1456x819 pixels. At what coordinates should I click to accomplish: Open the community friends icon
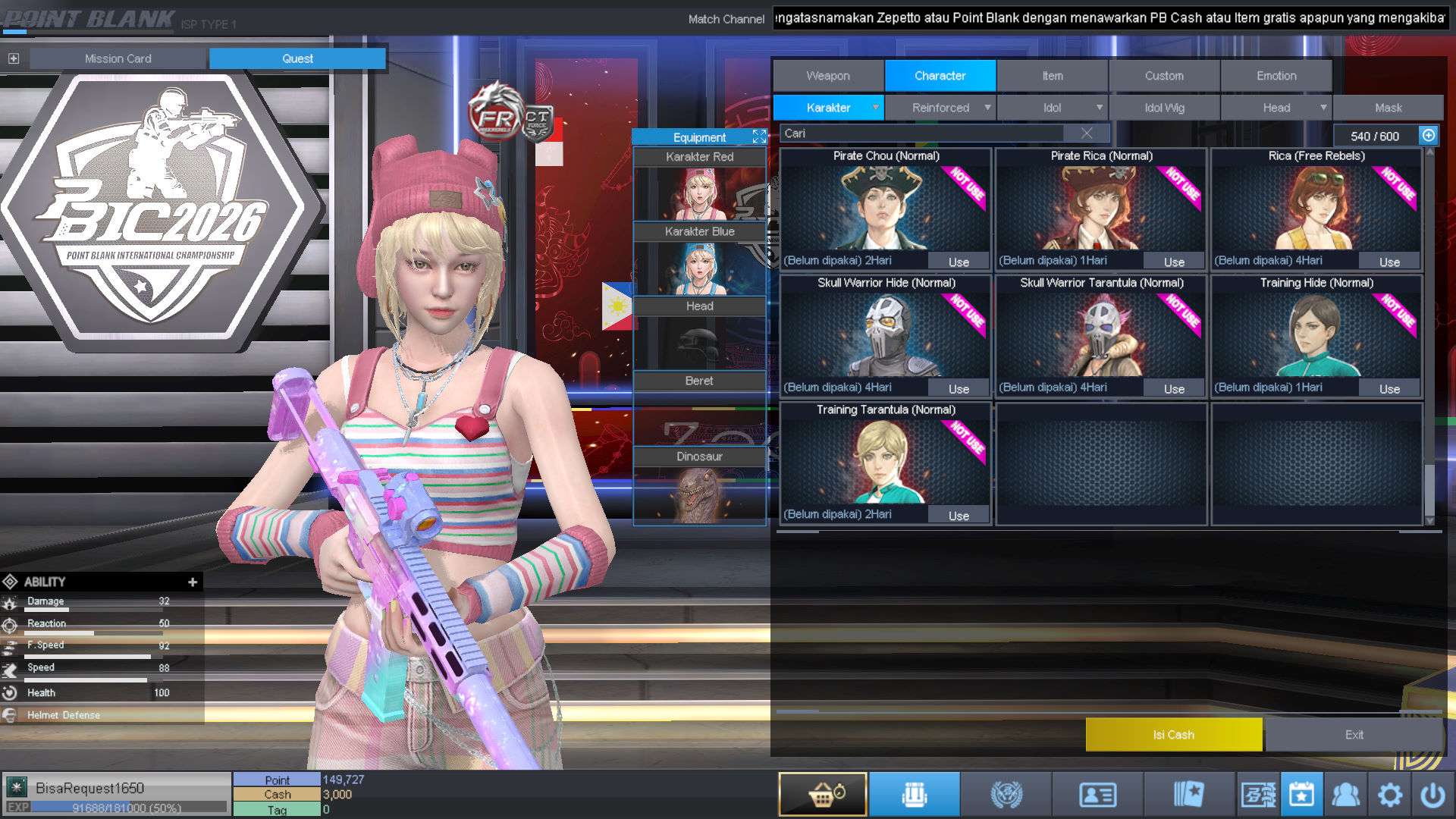tap(1347, 794)
